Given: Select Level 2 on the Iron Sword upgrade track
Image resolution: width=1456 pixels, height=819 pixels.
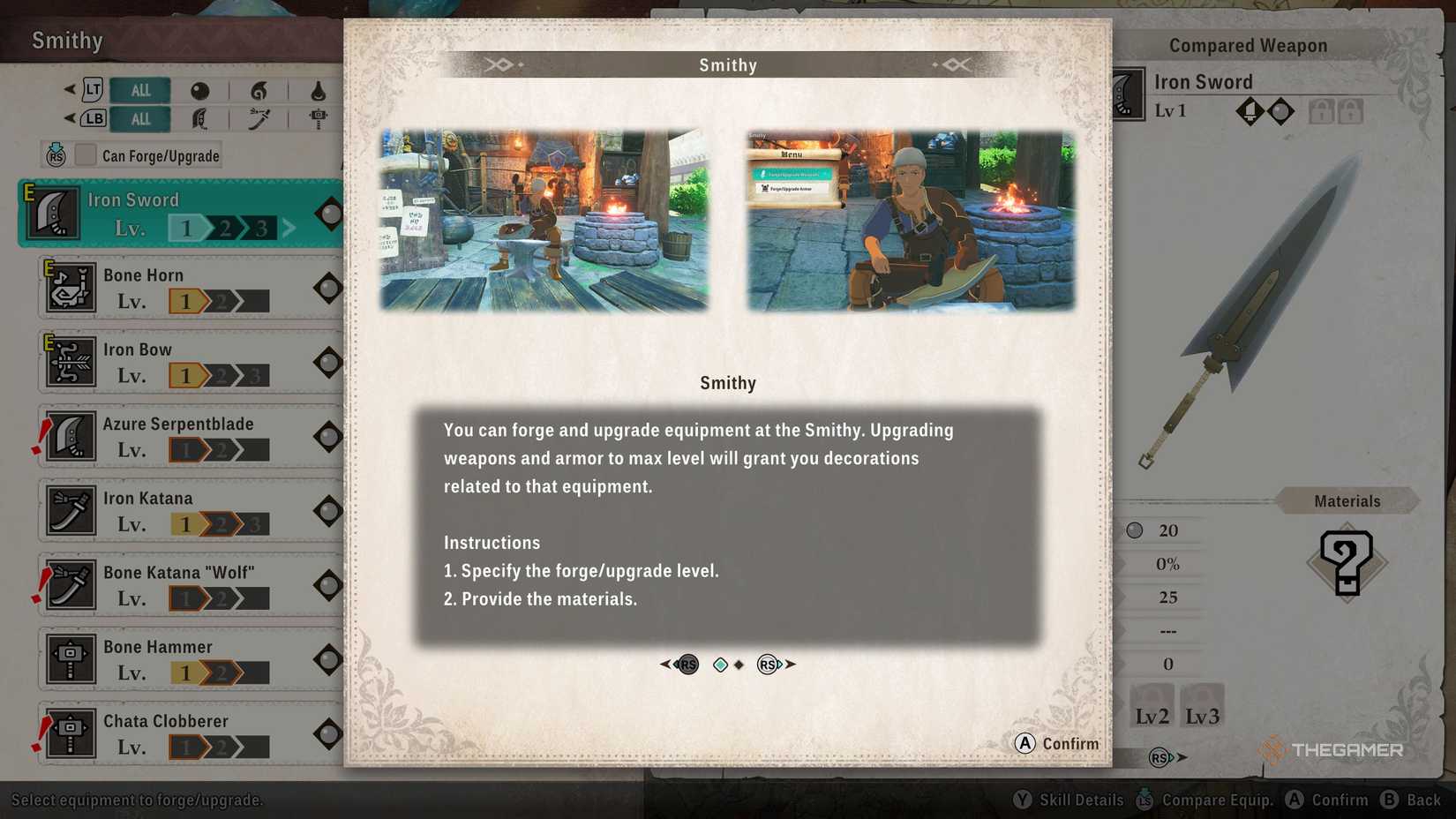Looking at the screenshot, I should [x=225, y=227].
